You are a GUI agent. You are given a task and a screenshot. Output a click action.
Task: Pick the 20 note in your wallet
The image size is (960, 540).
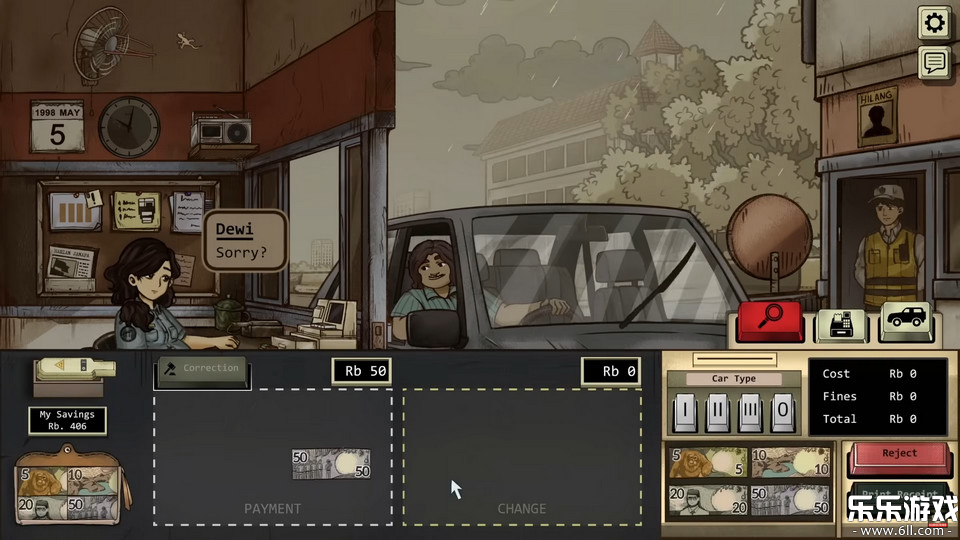40,507
